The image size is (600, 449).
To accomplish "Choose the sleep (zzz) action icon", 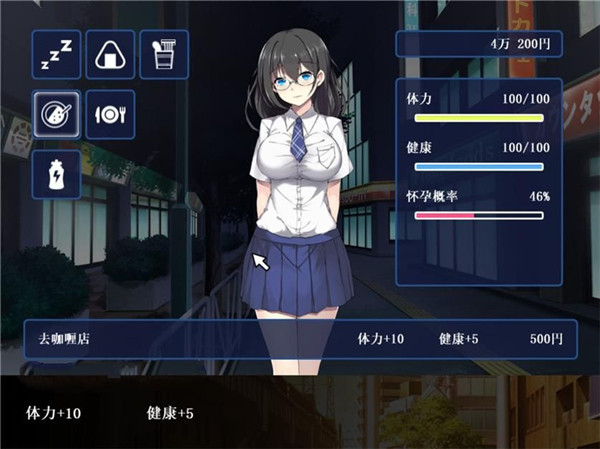I will pos(56,54).
